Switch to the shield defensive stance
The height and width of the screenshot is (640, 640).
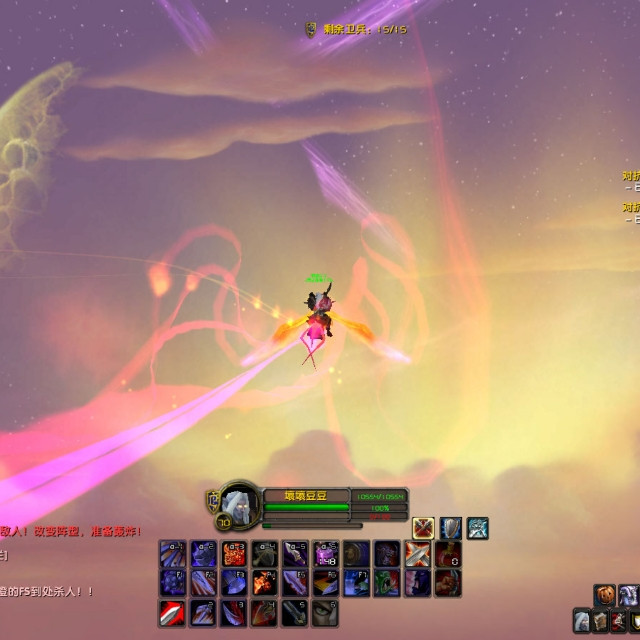click(x=451, y=528)
